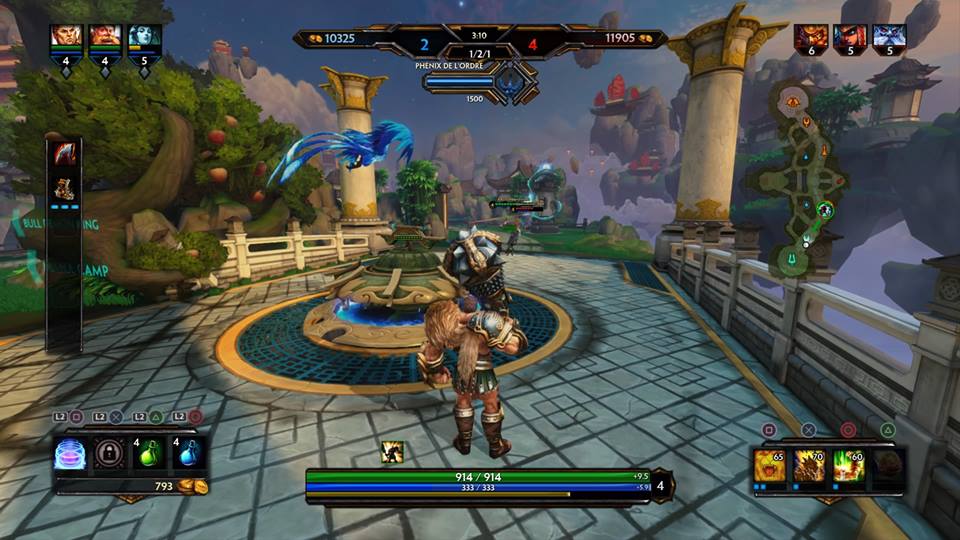Use the blue mana potion
960x540 pixels.
tap(188, 454)
